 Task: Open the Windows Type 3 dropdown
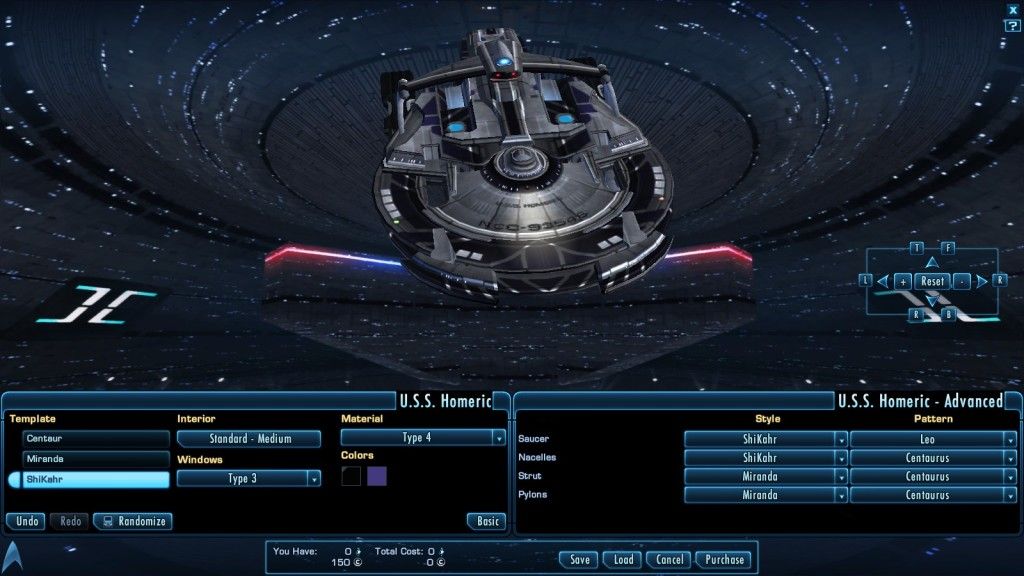(249, 479)
